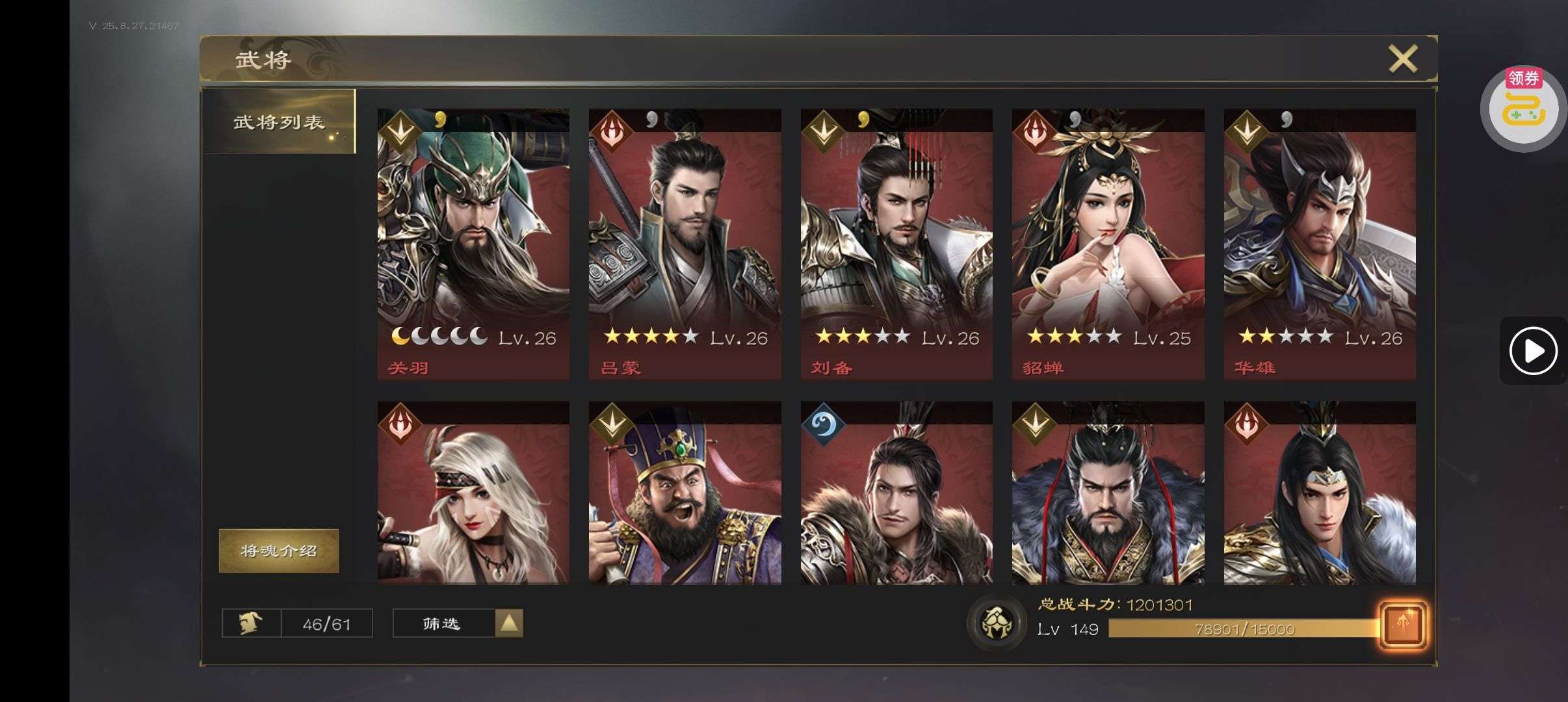The image size is (1568, 702).
Task: Open the 领券 coupon overlay icon
Action: [x=1523, y=109]
